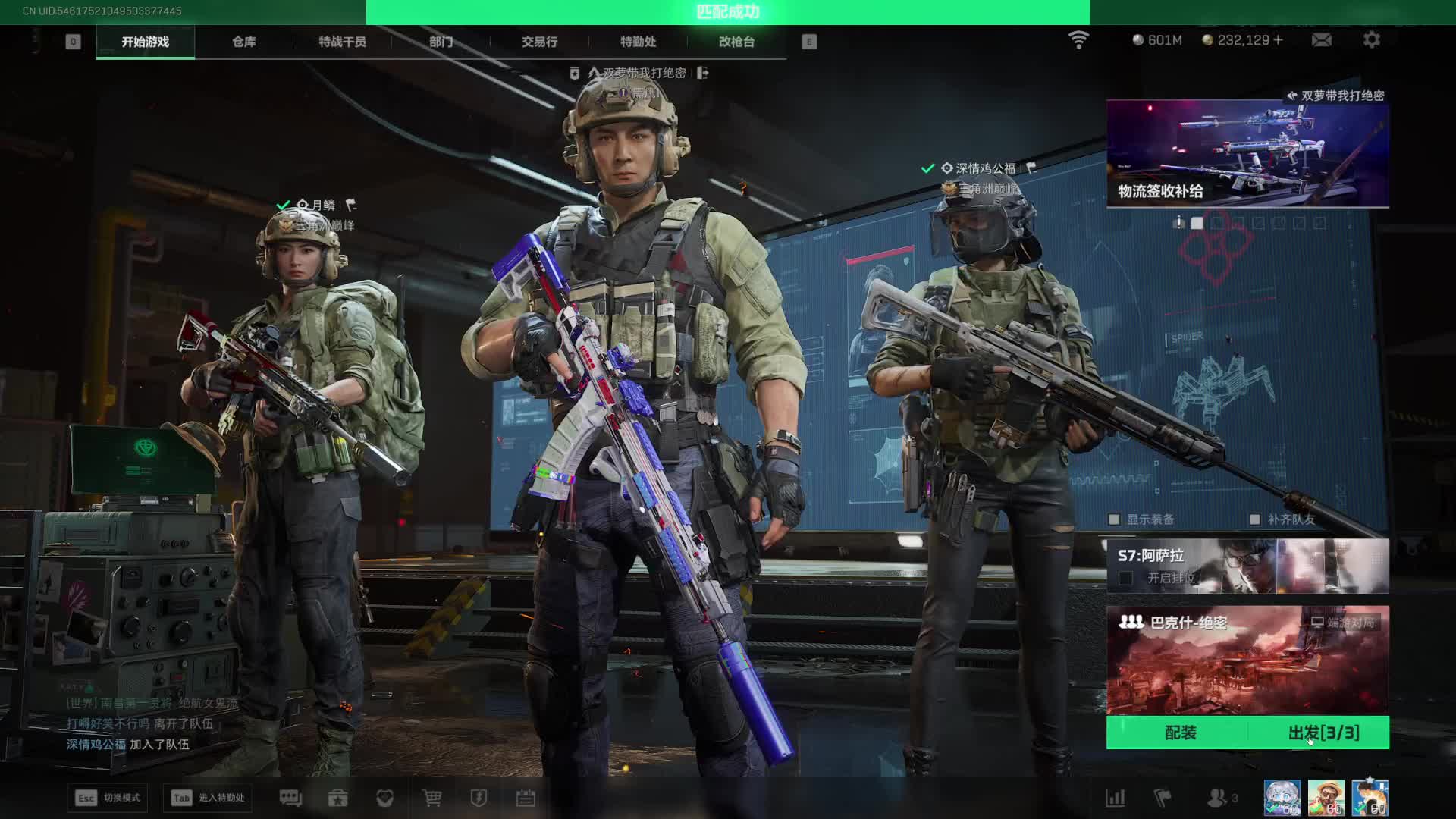Open the chat bubble icon
1456x819 pixels.
pos(290,798)
